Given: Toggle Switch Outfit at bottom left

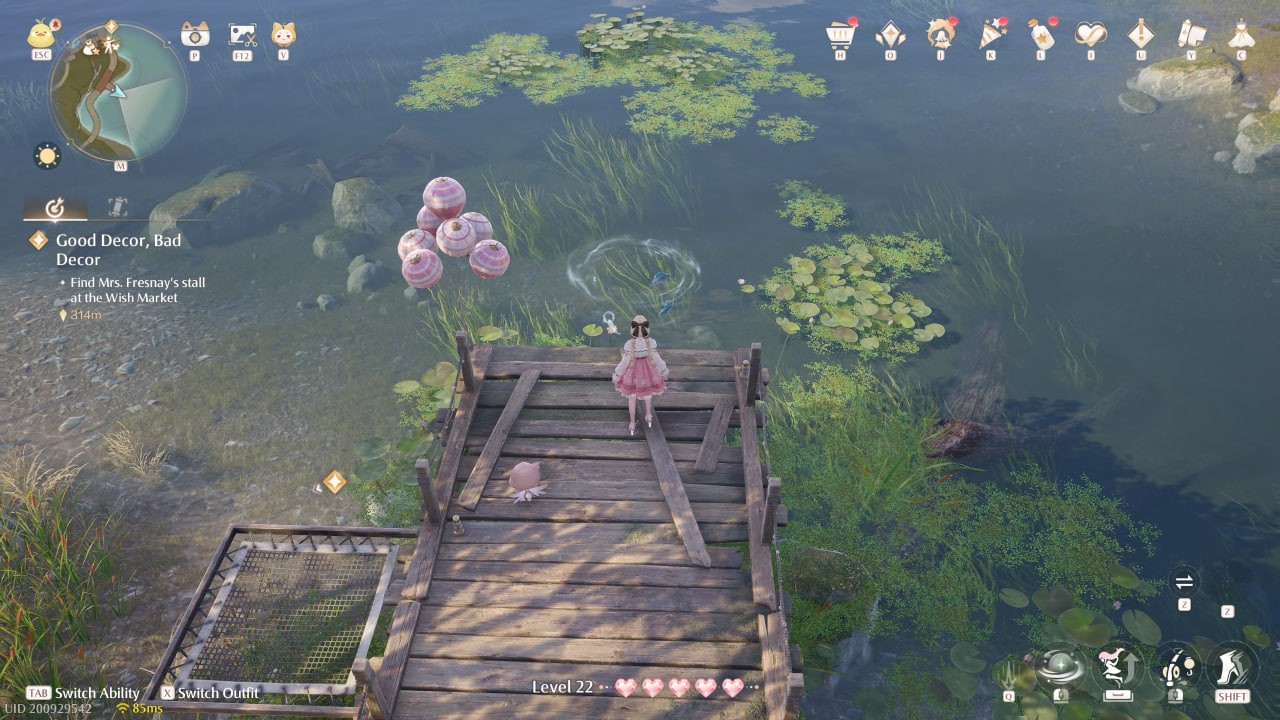Looking at the screenshot, I should pos(213,692).
